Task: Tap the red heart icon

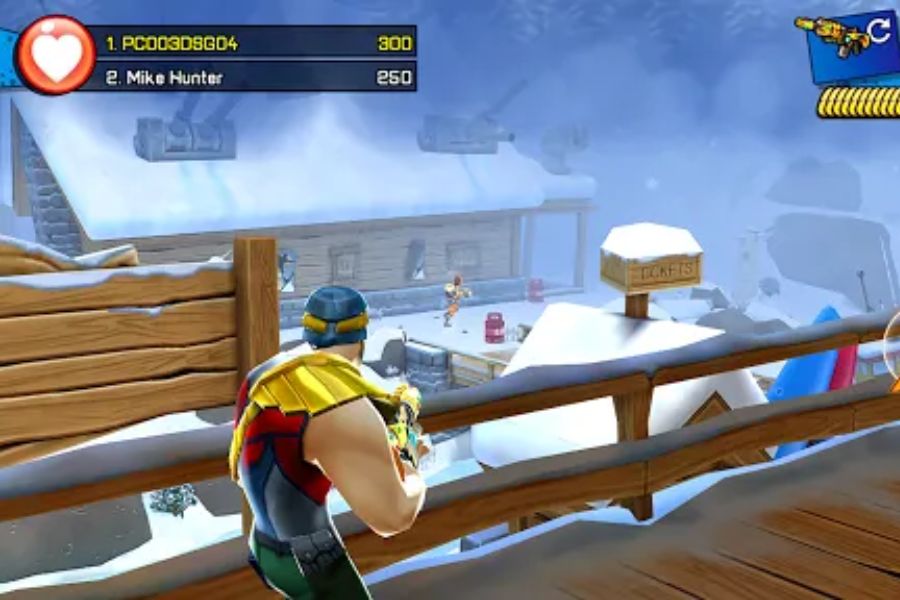Action: (x=56, y=56)
